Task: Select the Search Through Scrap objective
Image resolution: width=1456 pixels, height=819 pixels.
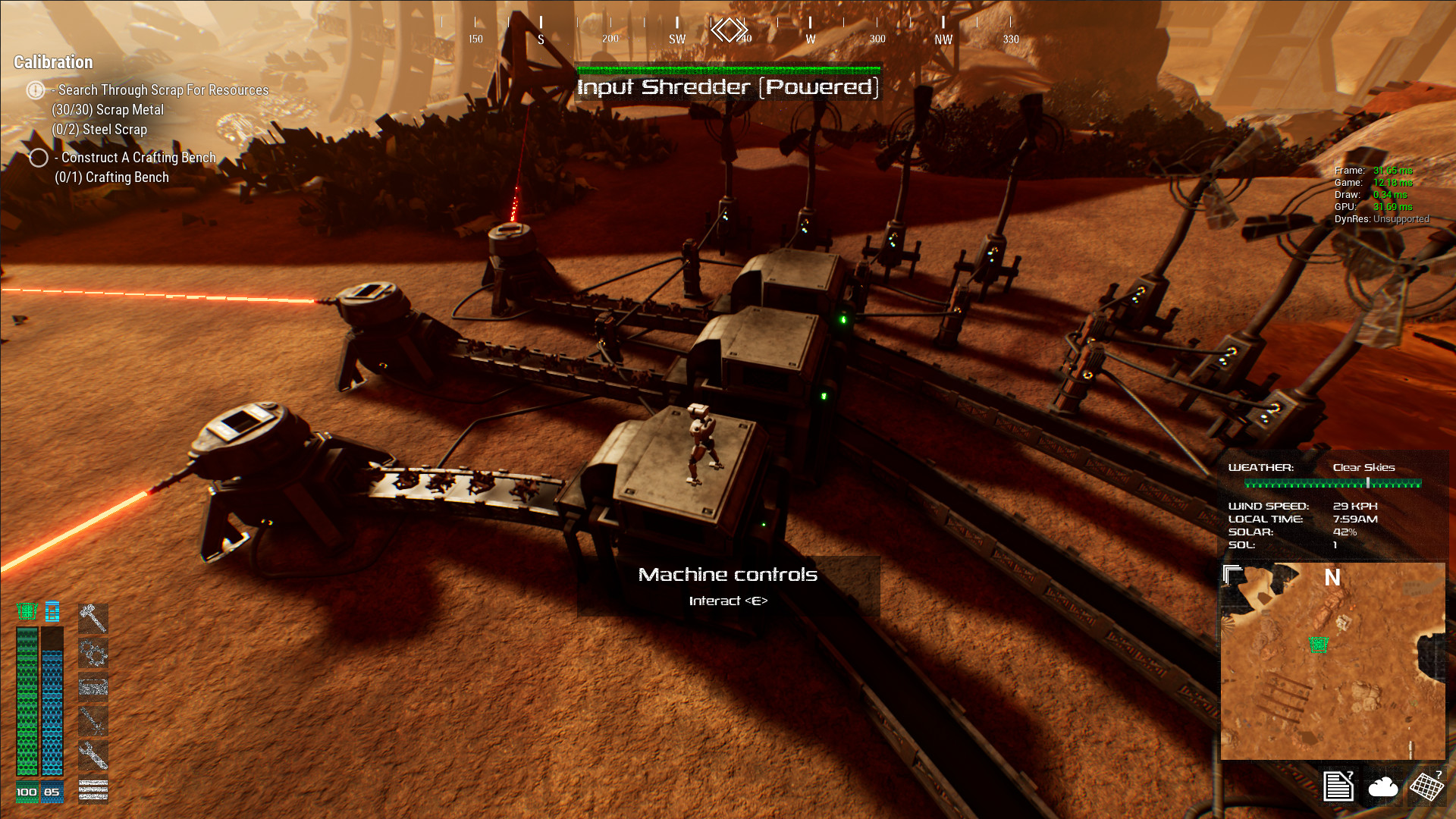Action: coord(163,90)
